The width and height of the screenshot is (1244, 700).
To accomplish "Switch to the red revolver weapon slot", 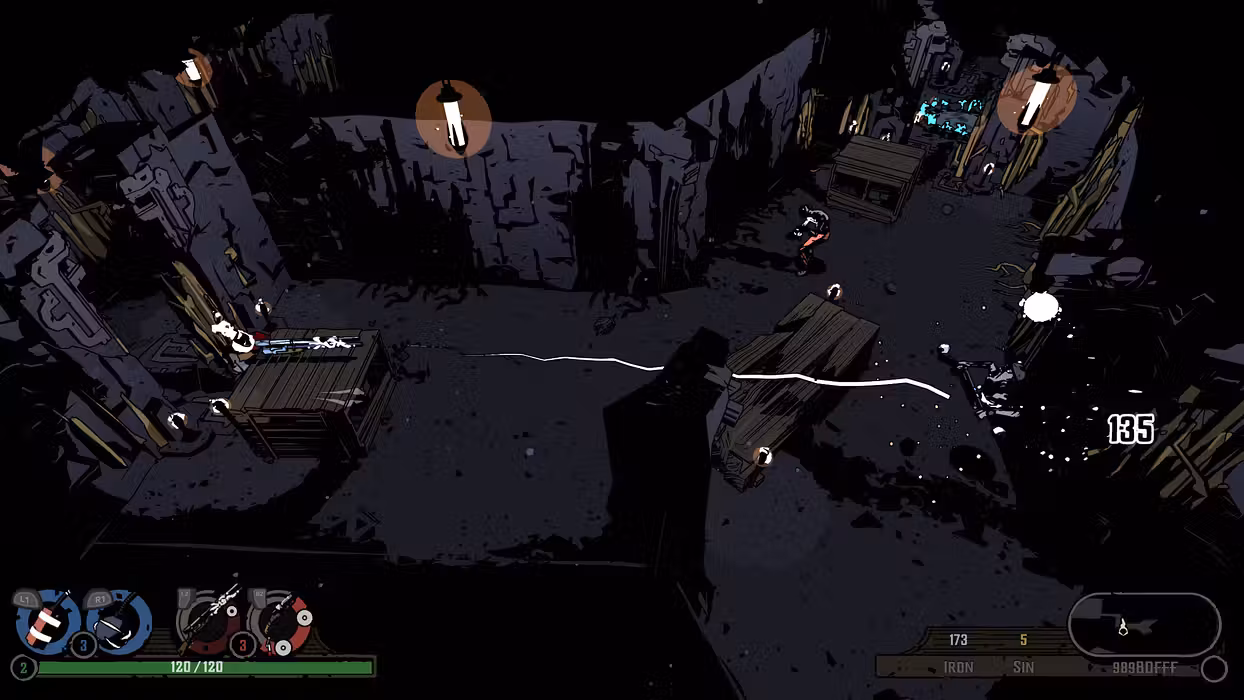I will click(x=279, y=621).
